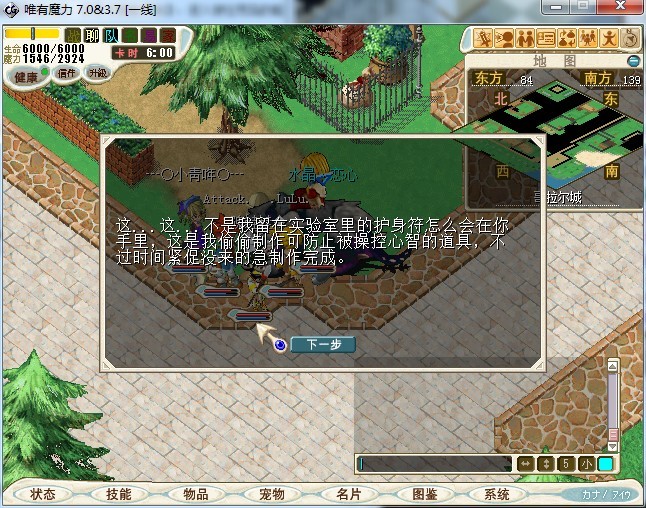This screenshot has height=508, width=646.
Task: Open the name card exchange icon
Action: pos(546,39)
